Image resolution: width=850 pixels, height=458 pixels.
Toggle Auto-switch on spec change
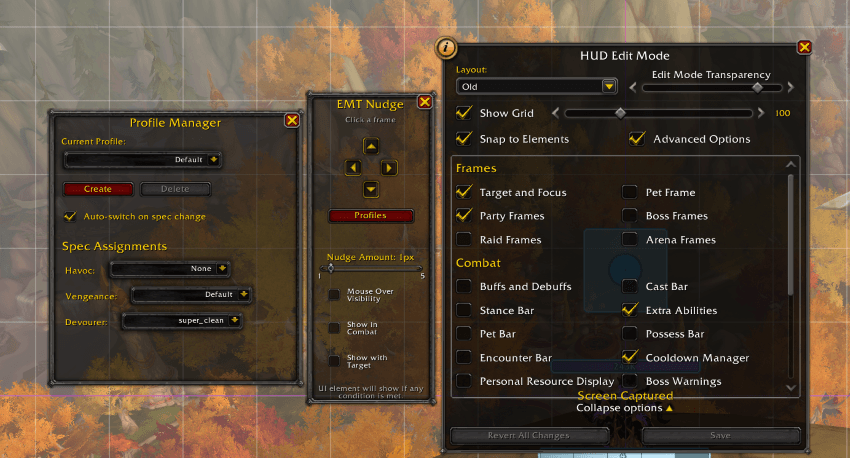click(x=70, y=216)
